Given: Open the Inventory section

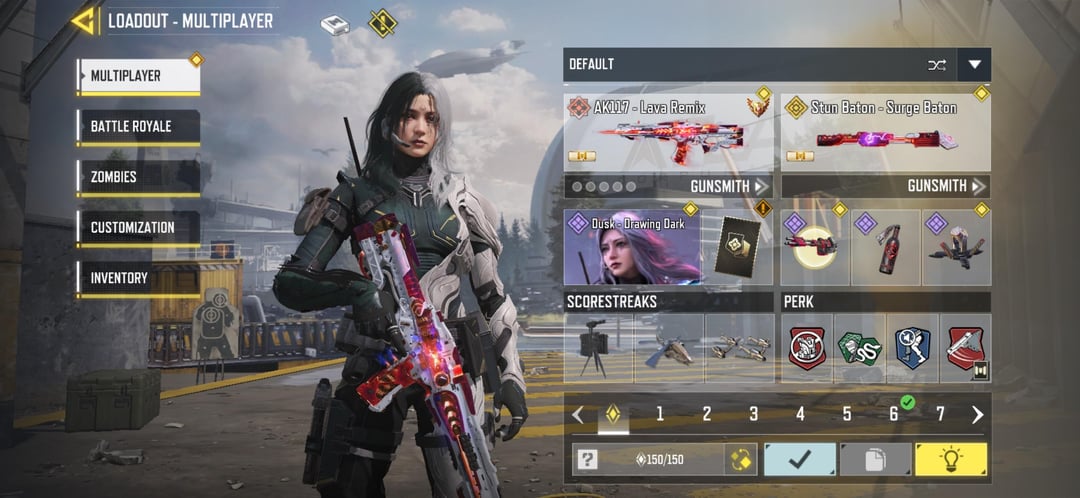Looking at the screenshot, I should [x=138, y=278].
